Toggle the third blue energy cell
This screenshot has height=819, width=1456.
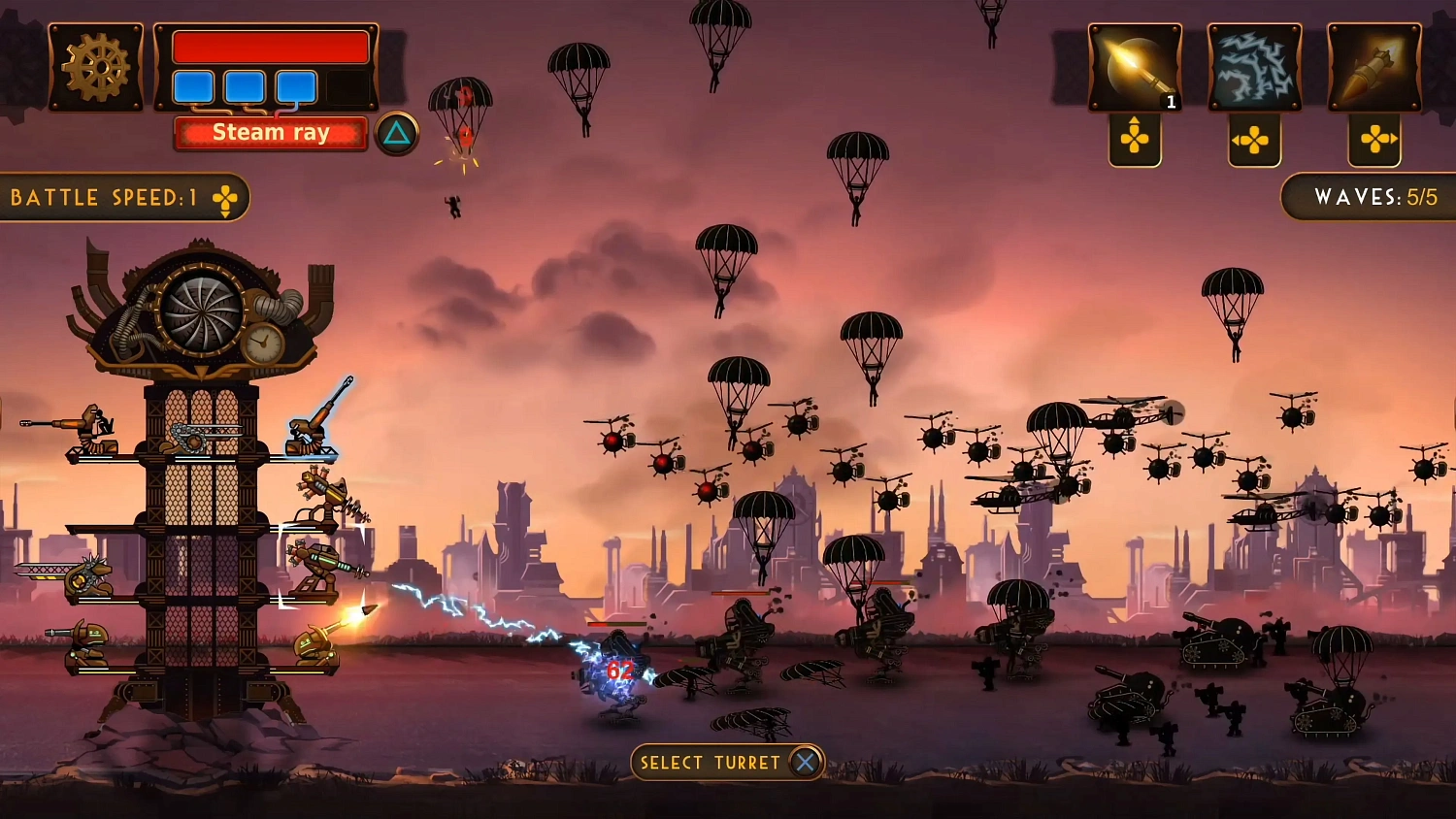[294, 88]
